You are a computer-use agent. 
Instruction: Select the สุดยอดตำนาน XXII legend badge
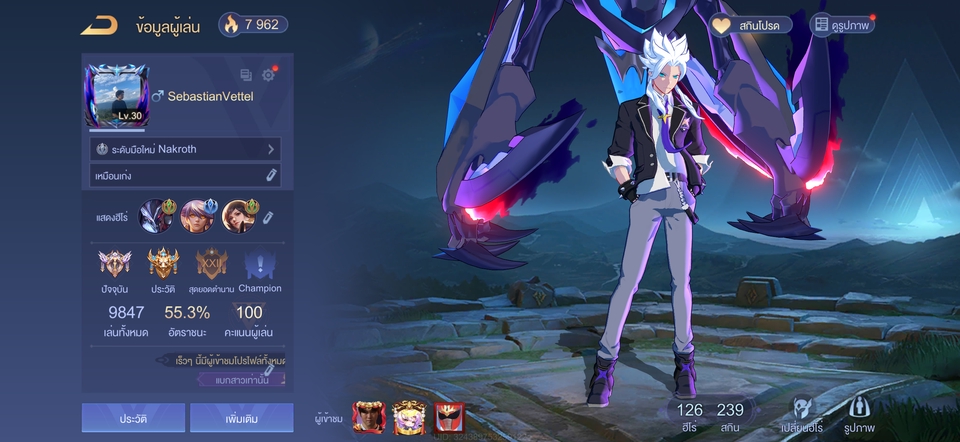211,267
